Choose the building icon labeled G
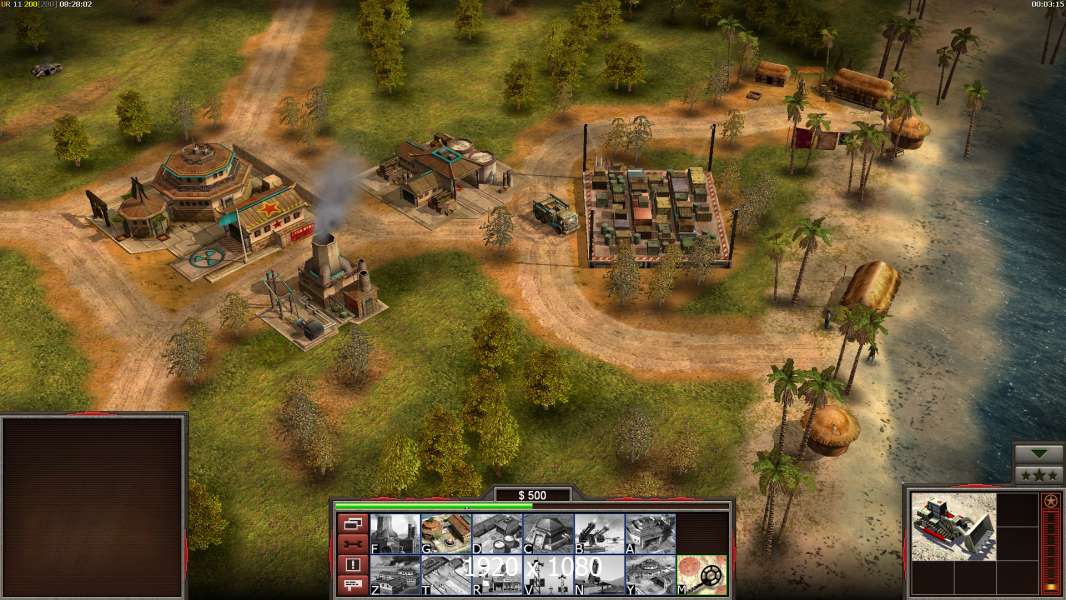This screenshot has width=1066, height=600. (x=446, y=534)
